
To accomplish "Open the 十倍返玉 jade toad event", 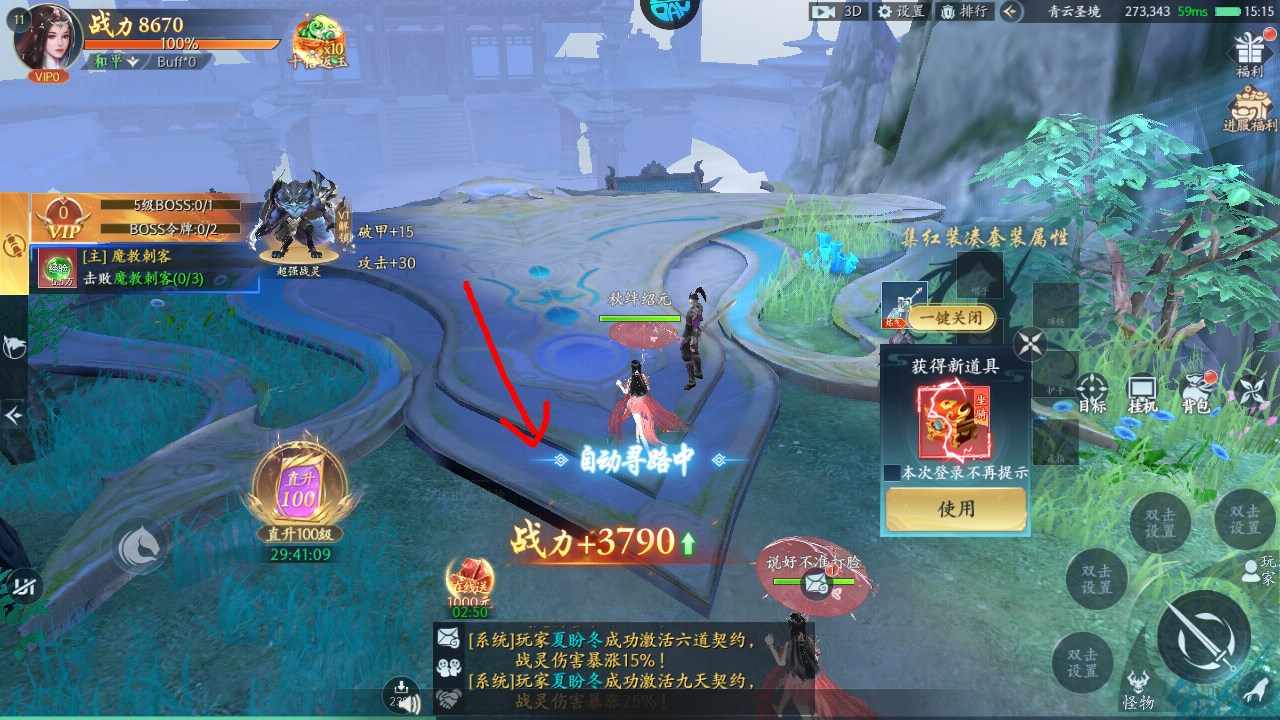I will [x=317, y=40].
